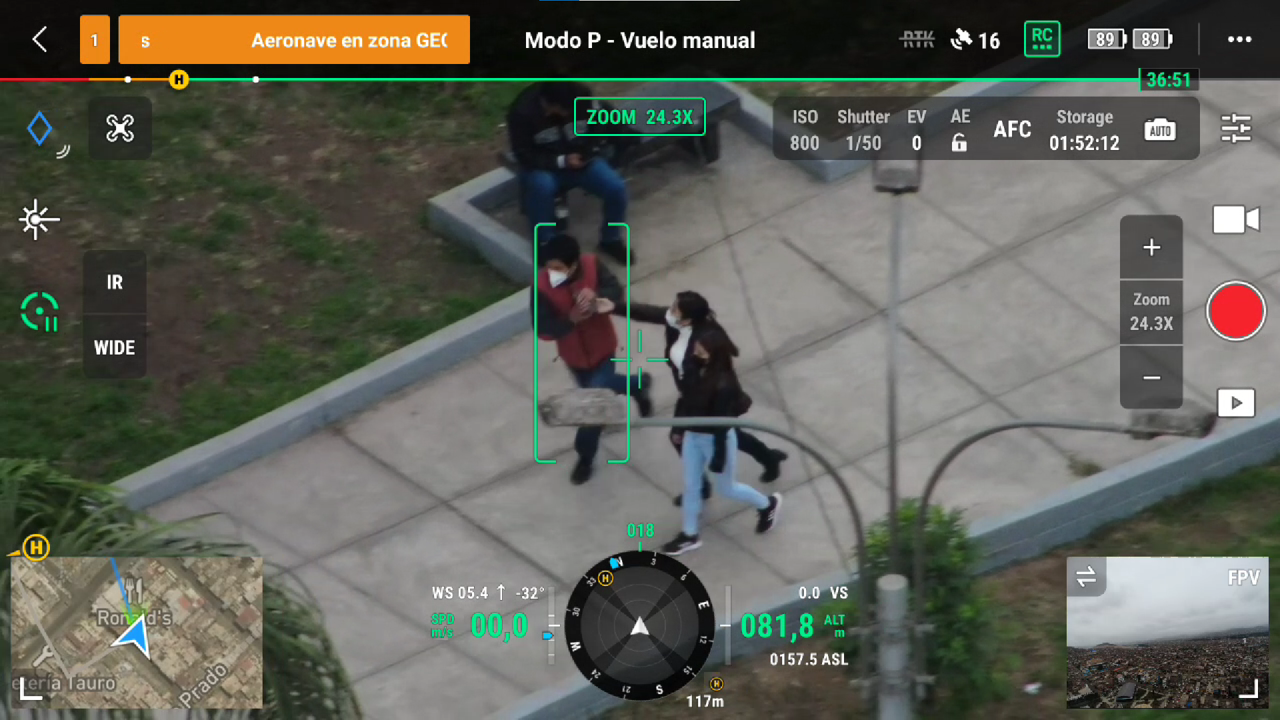Select the drone gimbal icon
Image resolution: width=1280 pixels, height=720 pixels.
pos(120,129)
